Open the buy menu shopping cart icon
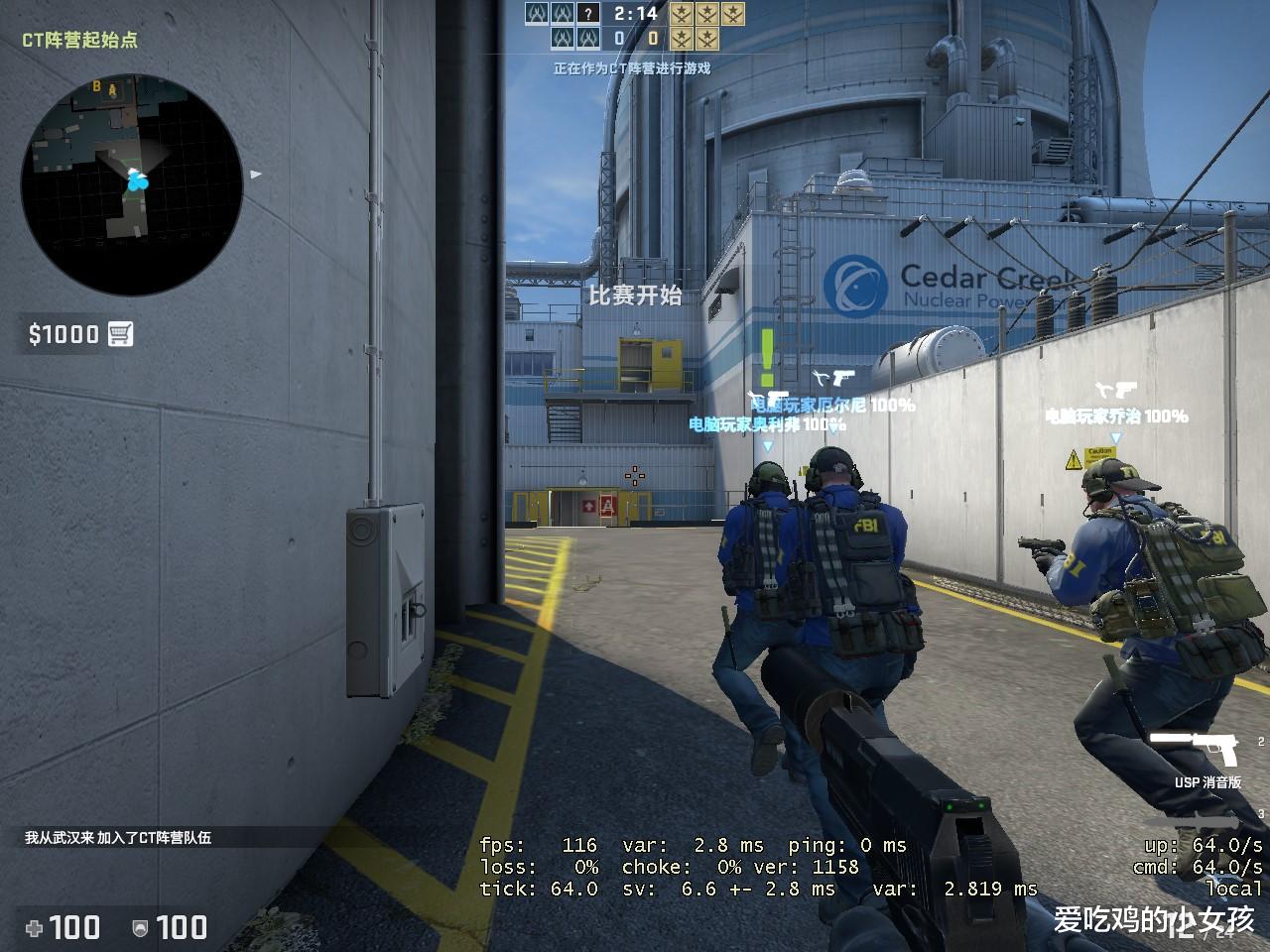Screen dimensions: 1270x952 pos(121,334)
